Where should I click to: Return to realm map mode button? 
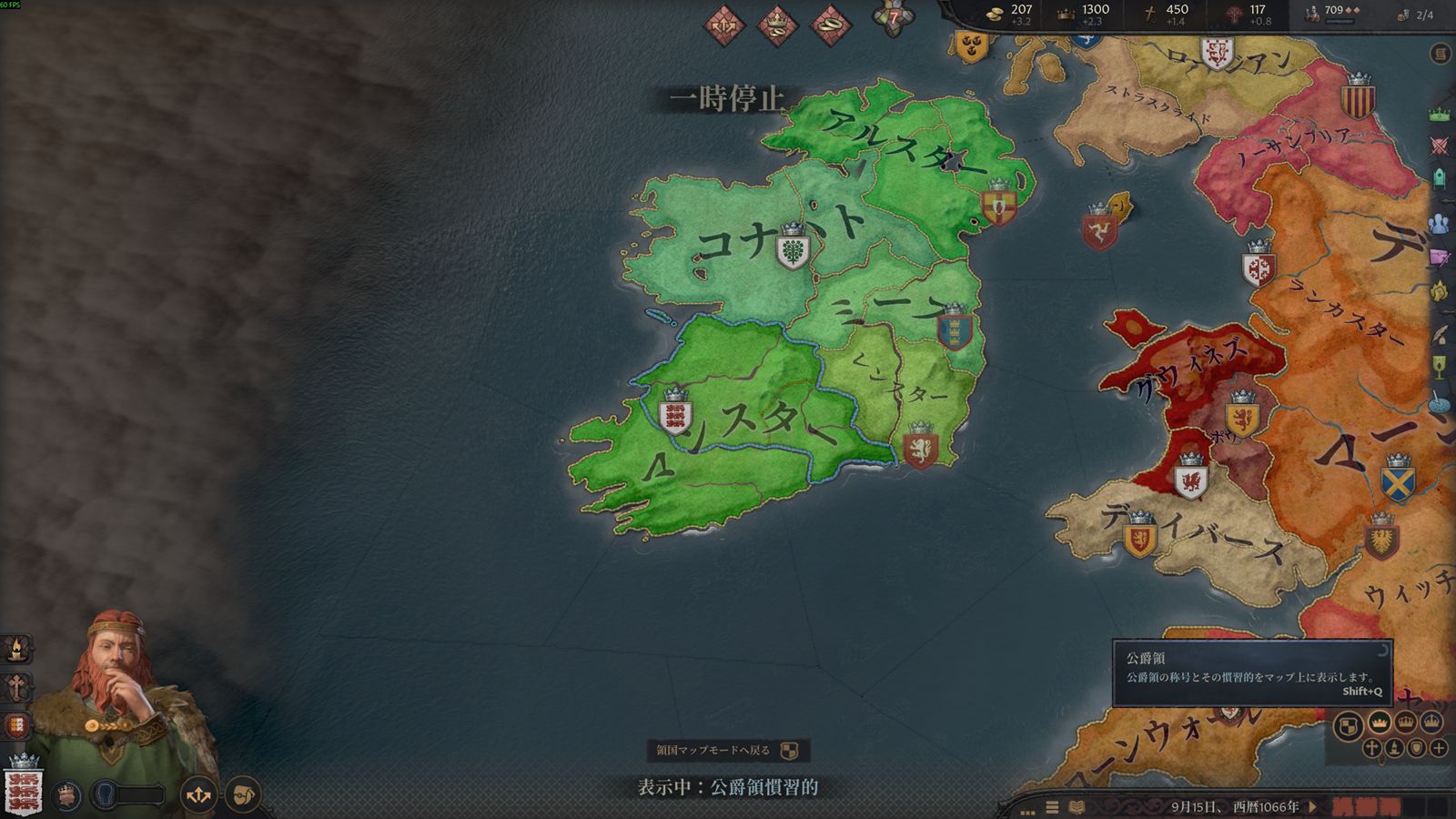727,751
